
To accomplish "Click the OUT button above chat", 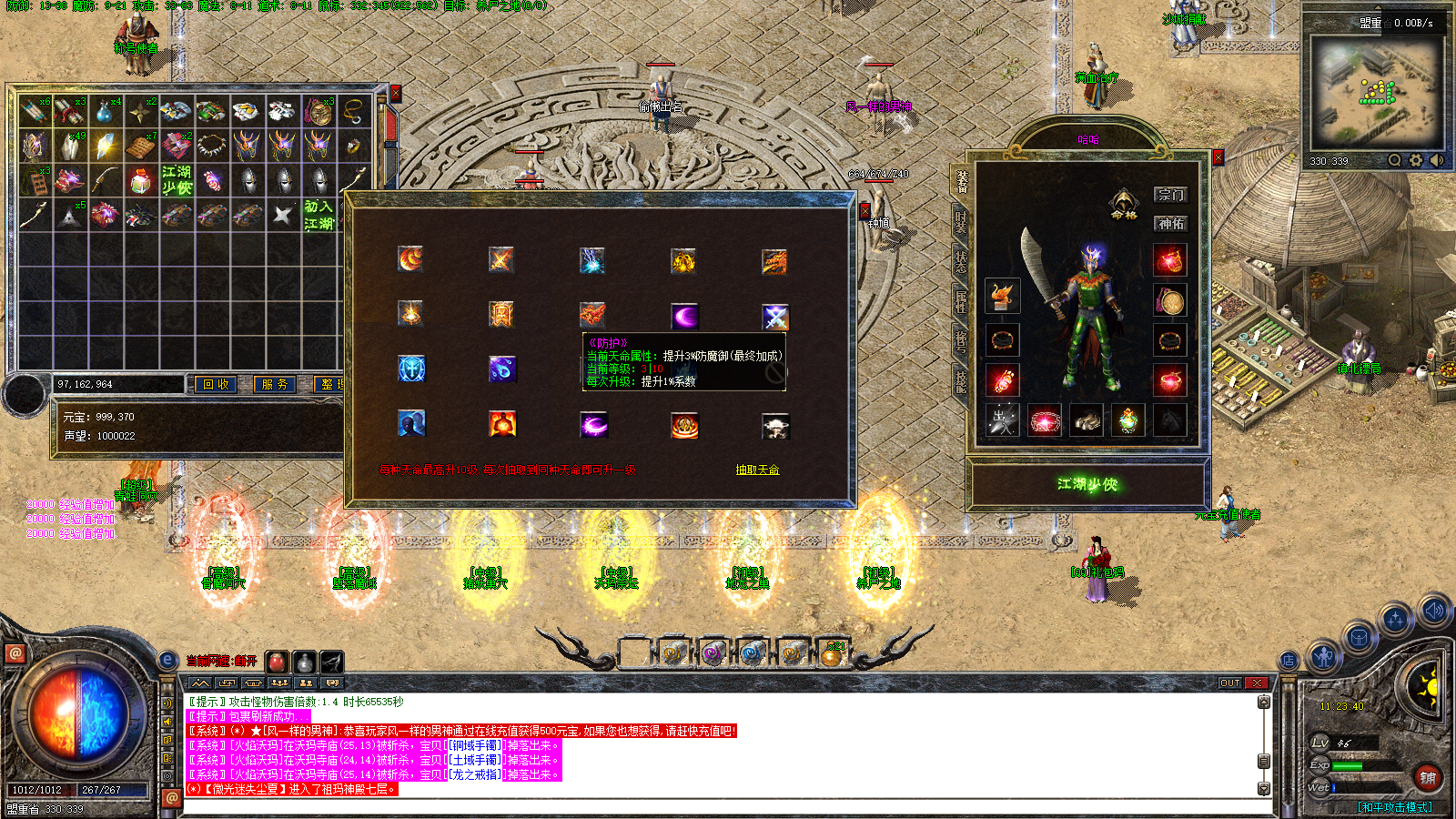I will pyautogui.click(x=1230, y=682).
